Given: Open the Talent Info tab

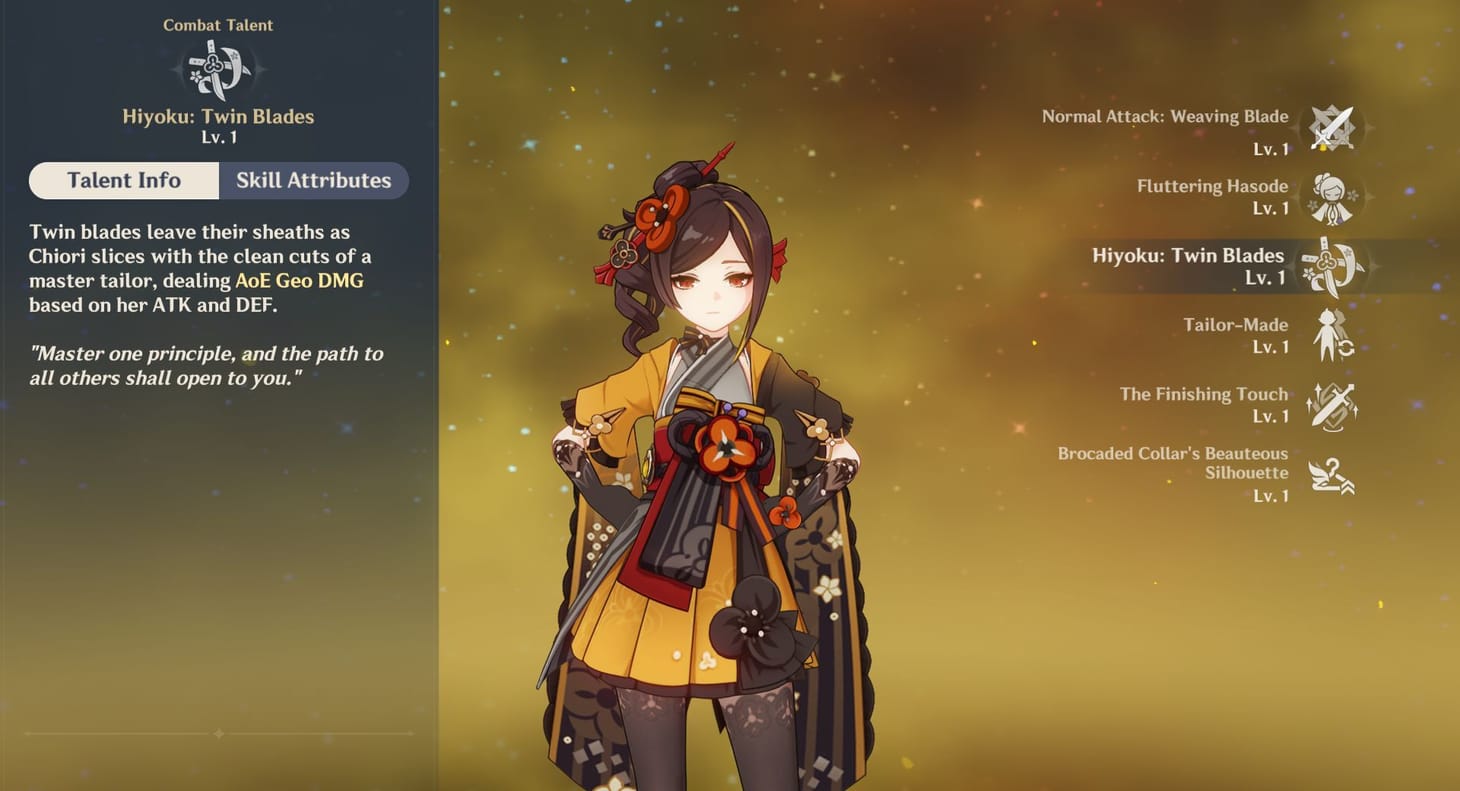Looking at the screenshot, I should pos(123,180).
